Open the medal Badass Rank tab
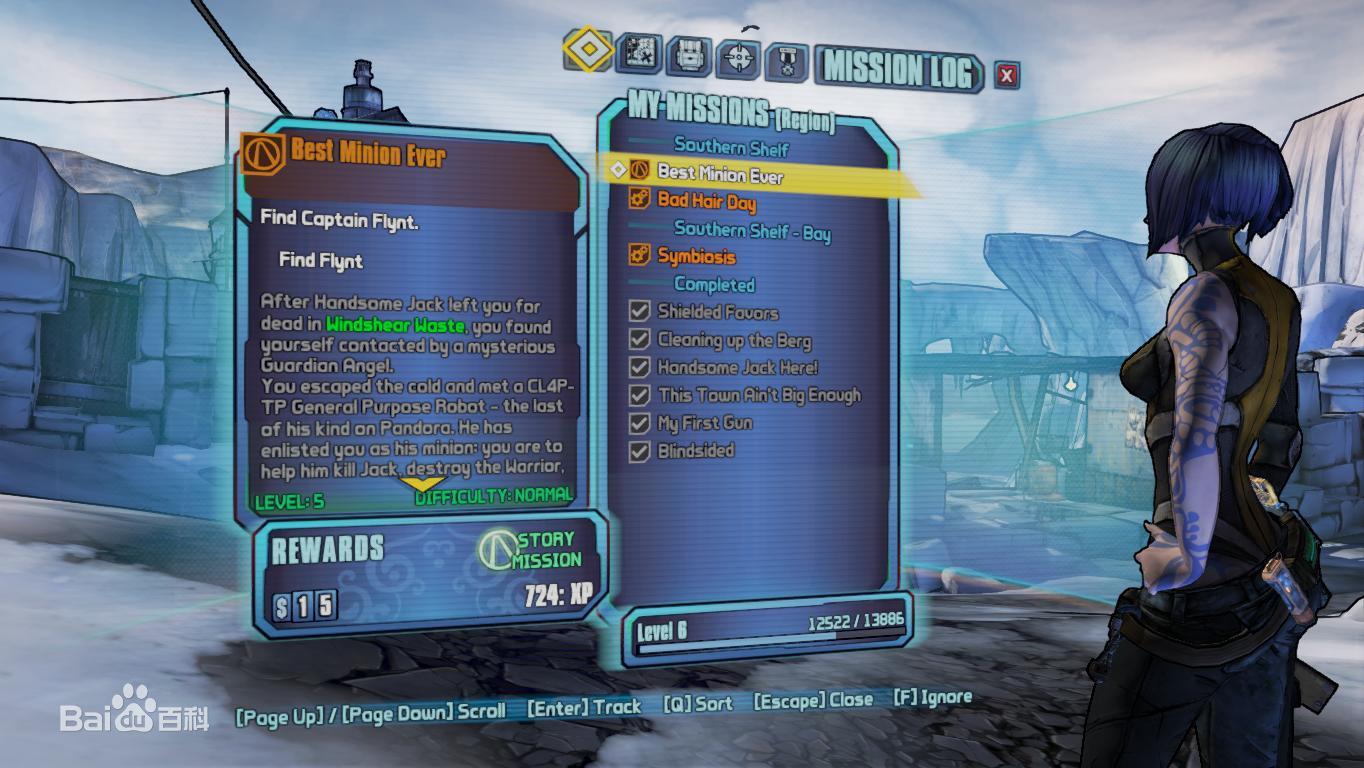The image size is (1364, 768). pos(787,62)
